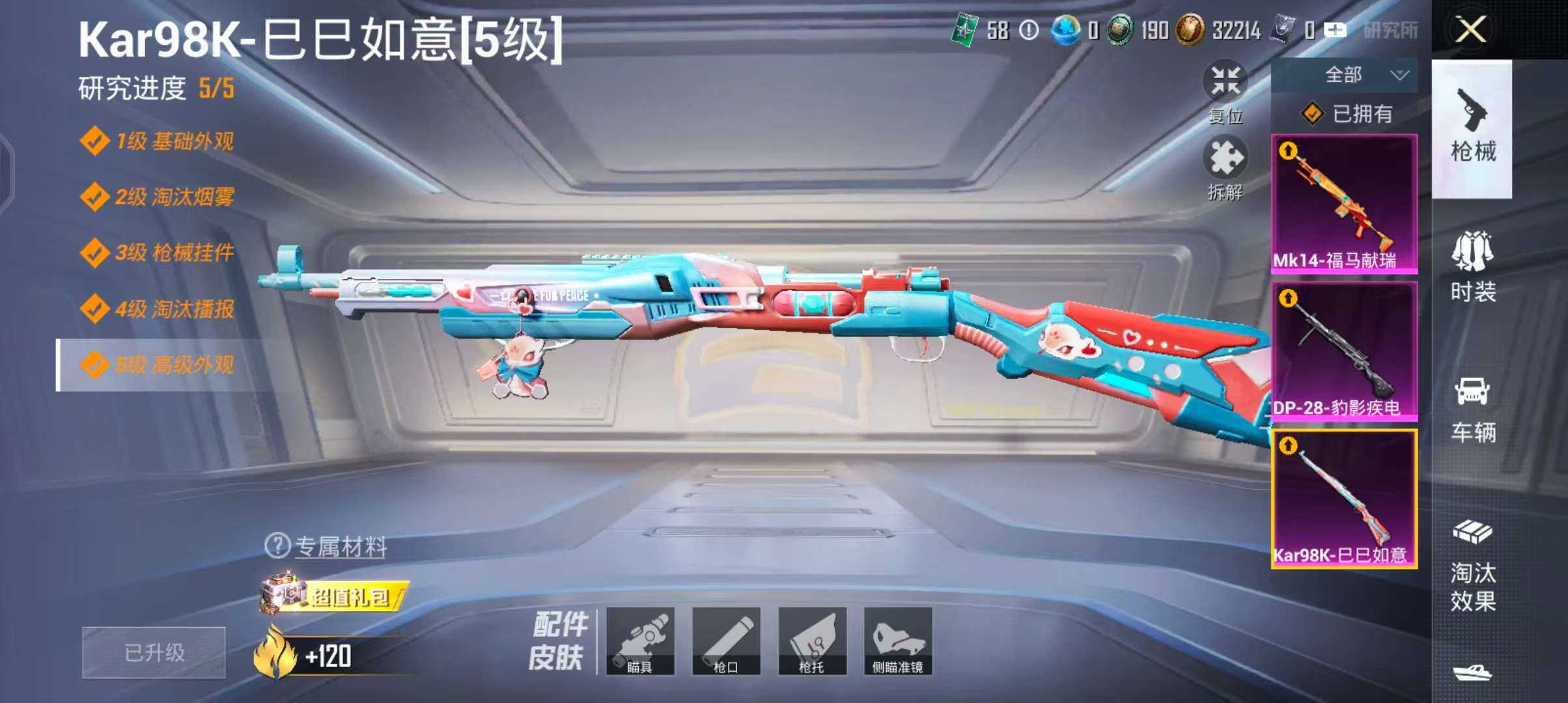
Task: Select the Mk14-福马献瑞 skin thumbnail
Action: click(1344, 203)
